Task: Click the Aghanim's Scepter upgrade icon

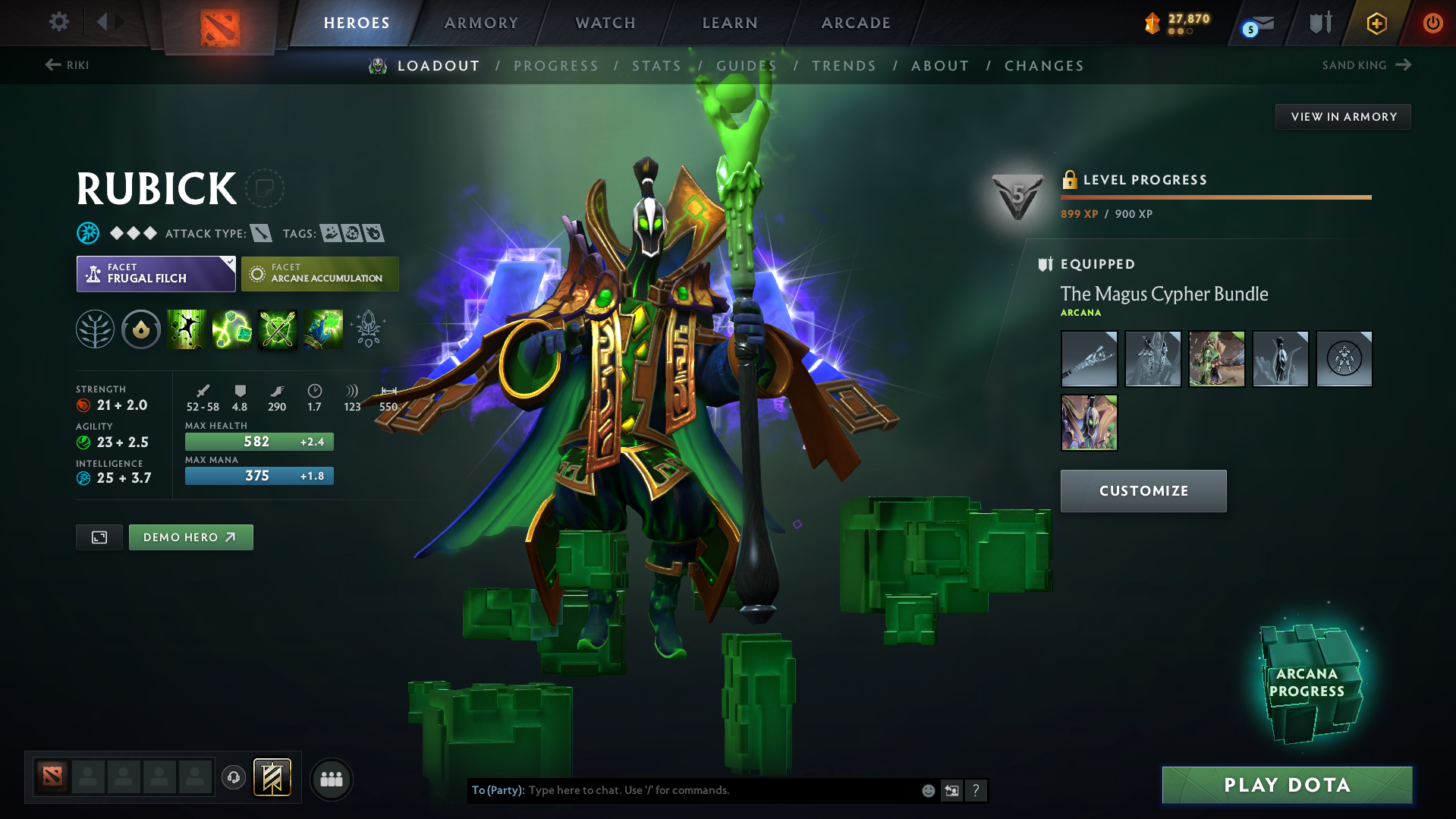Action: 368,329
